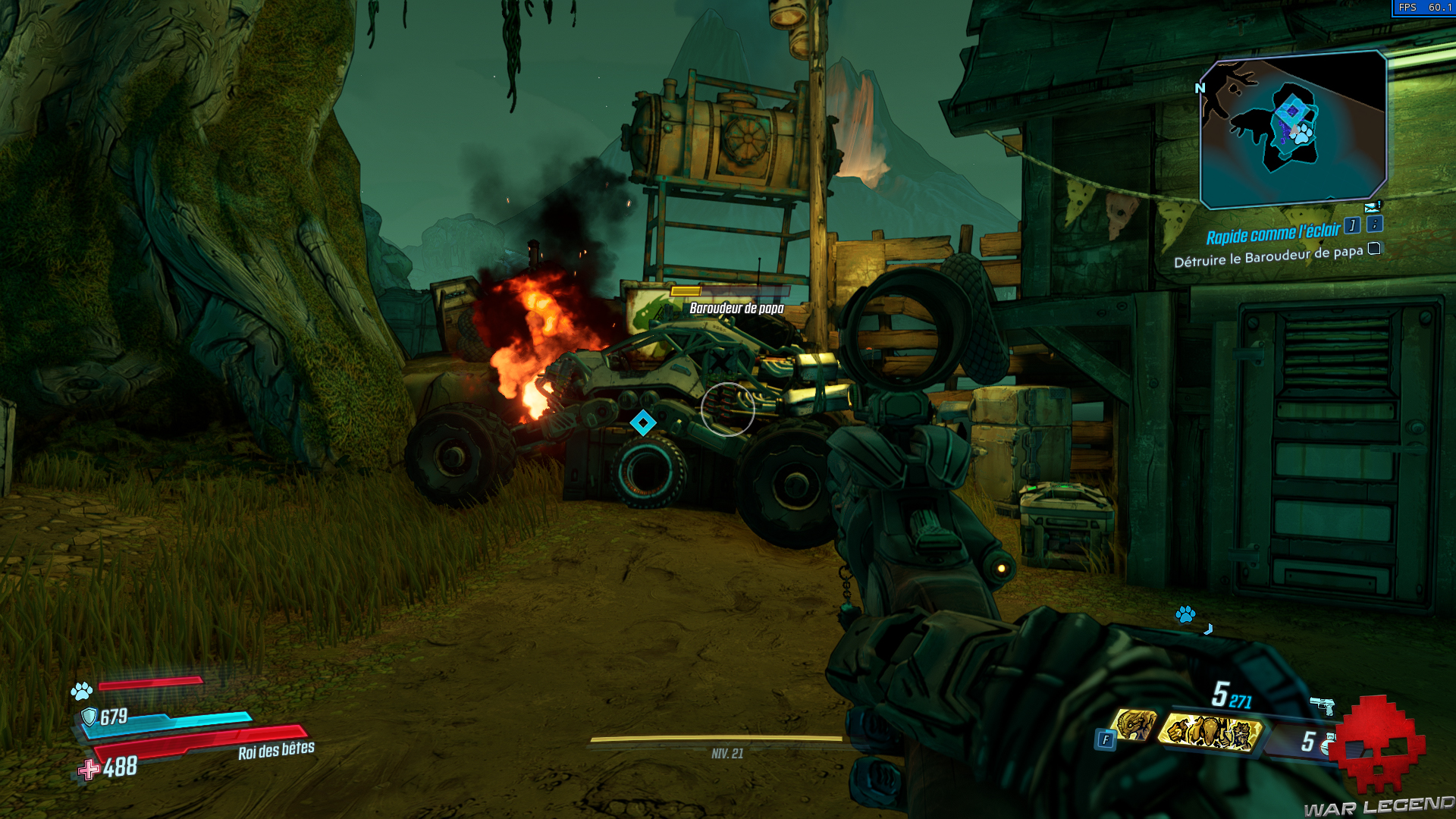
Task: Click the pistol weapon type icon
Action: [x=1323, y=705]
